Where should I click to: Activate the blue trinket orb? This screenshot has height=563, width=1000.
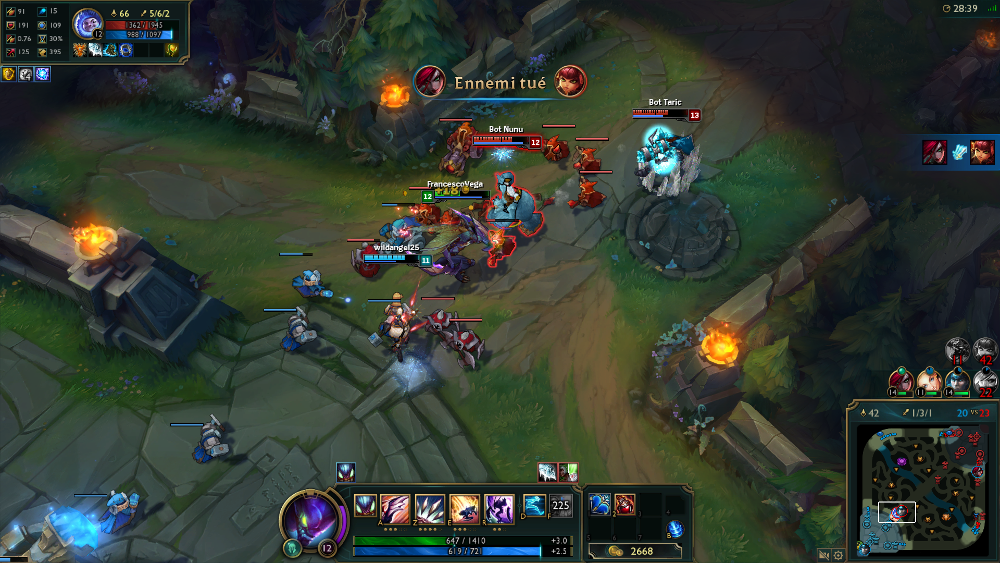click(675, 528)
